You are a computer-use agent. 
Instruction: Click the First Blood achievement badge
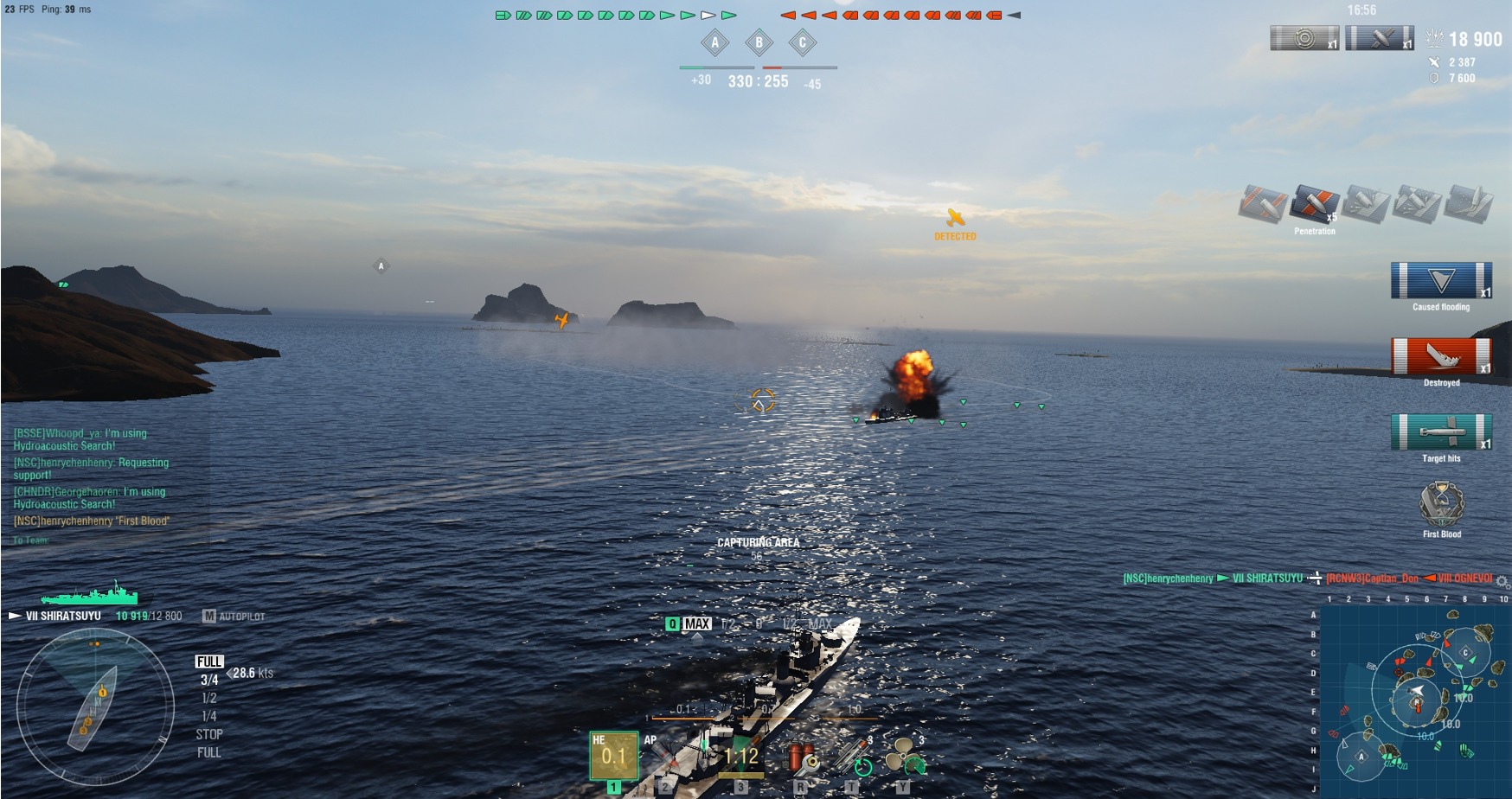click(1441, 504)
